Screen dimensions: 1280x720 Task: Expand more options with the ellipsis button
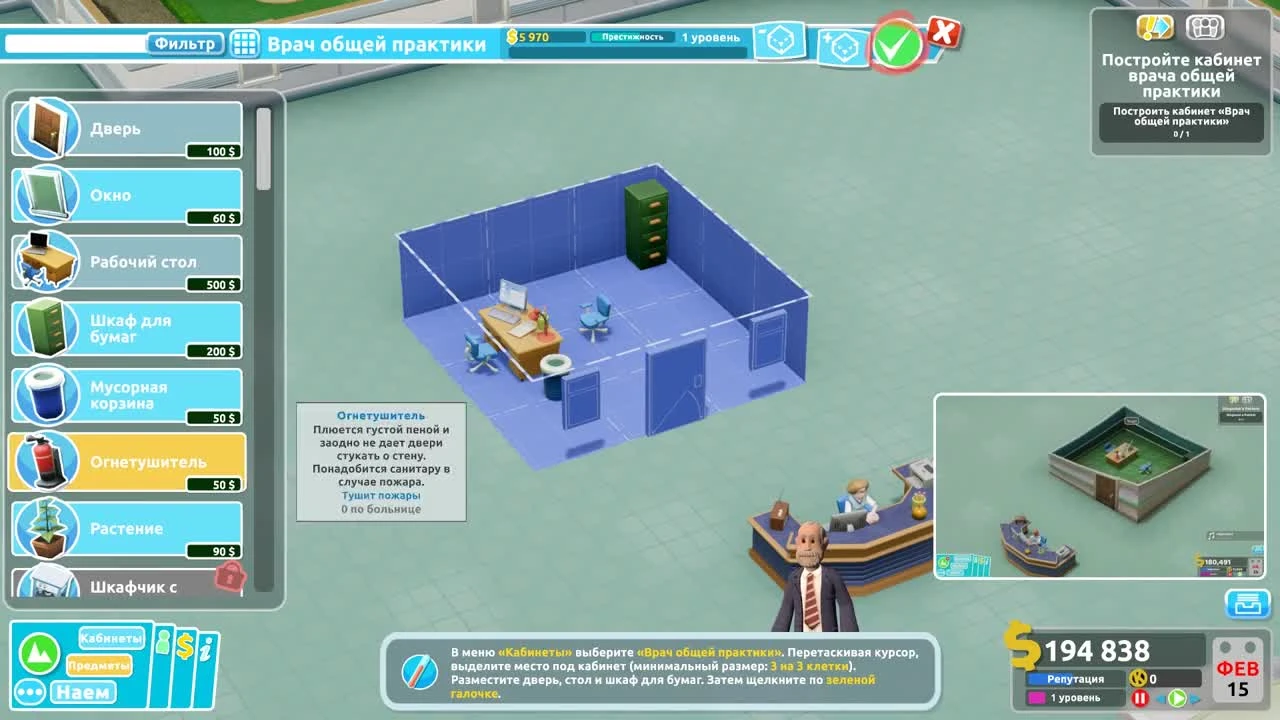(30, 691)
